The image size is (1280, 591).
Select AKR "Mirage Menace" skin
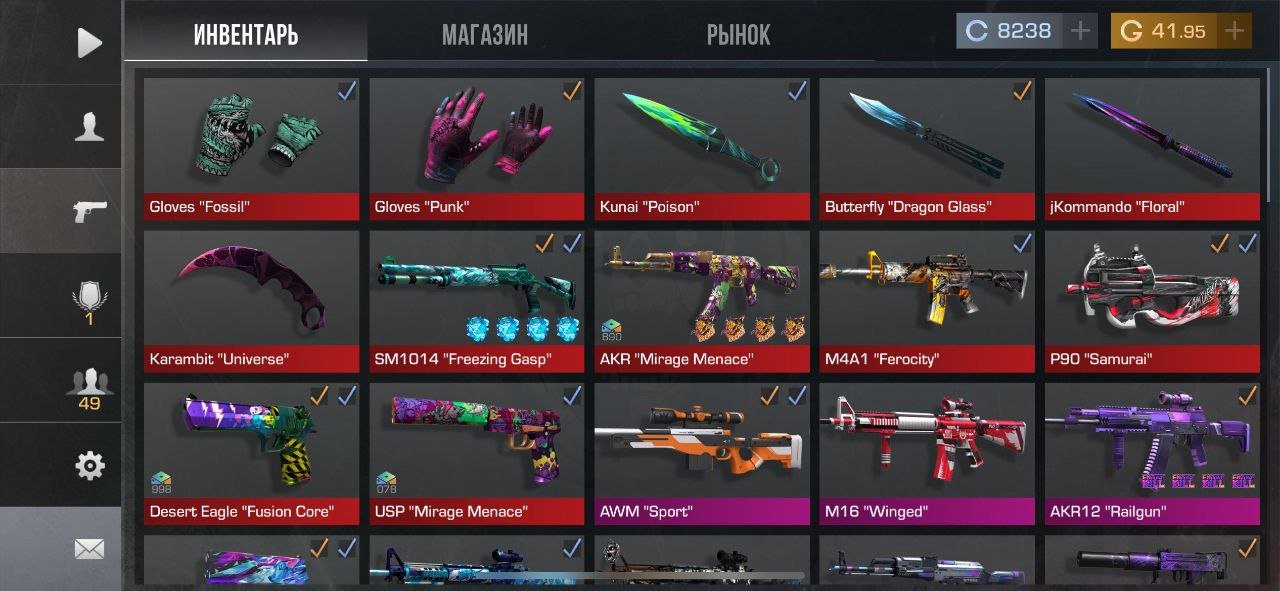click(x=702, y=301)
